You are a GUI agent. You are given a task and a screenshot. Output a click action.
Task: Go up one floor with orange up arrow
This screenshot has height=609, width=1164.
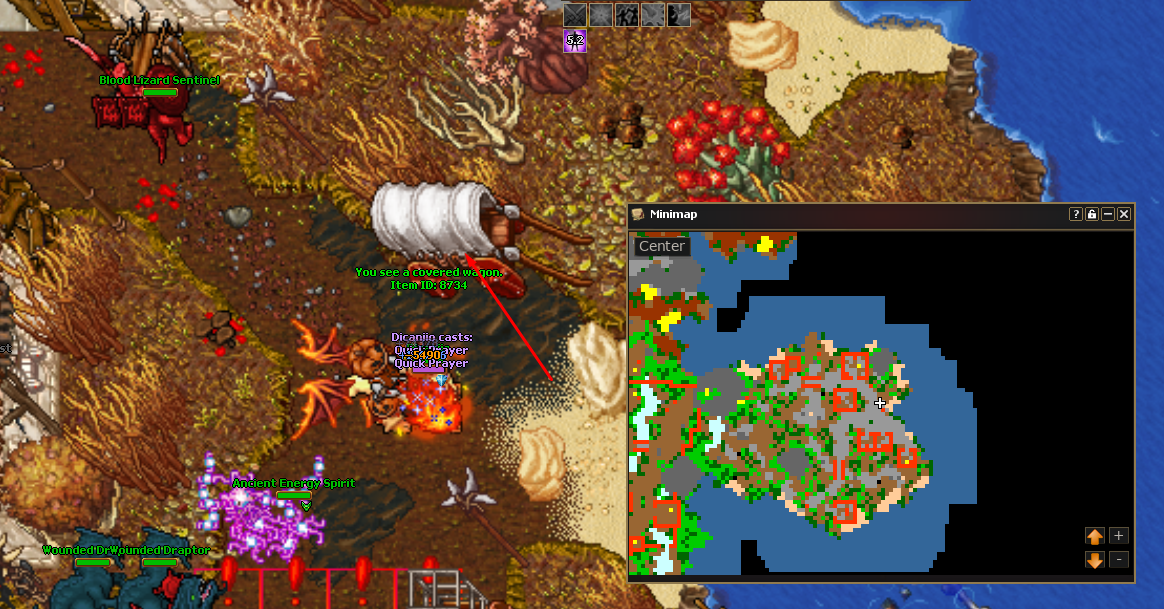tap(1095, 536)
